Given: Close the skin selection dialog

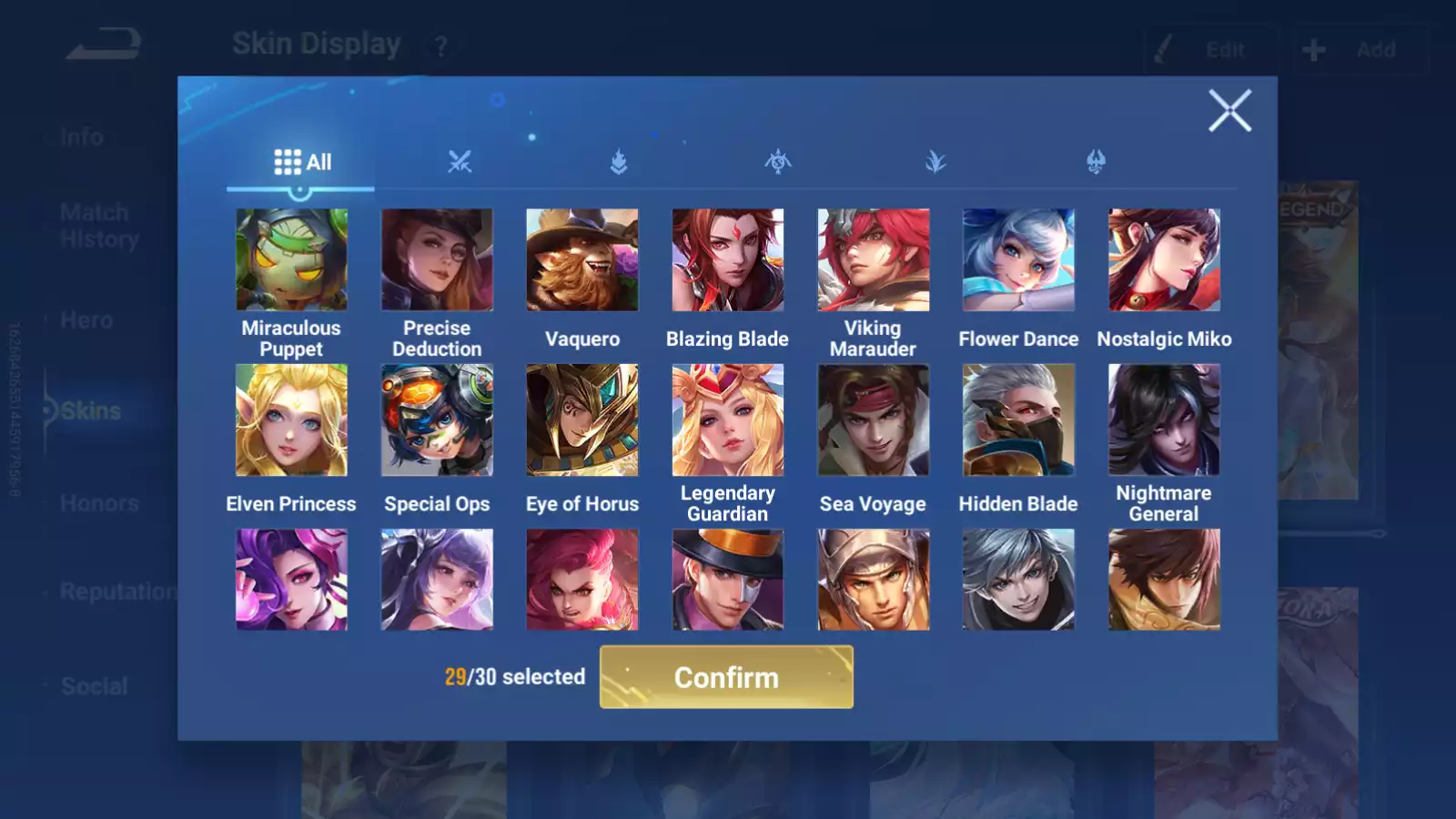Looking at the screenshot, I should click(x=1230, y=112).
